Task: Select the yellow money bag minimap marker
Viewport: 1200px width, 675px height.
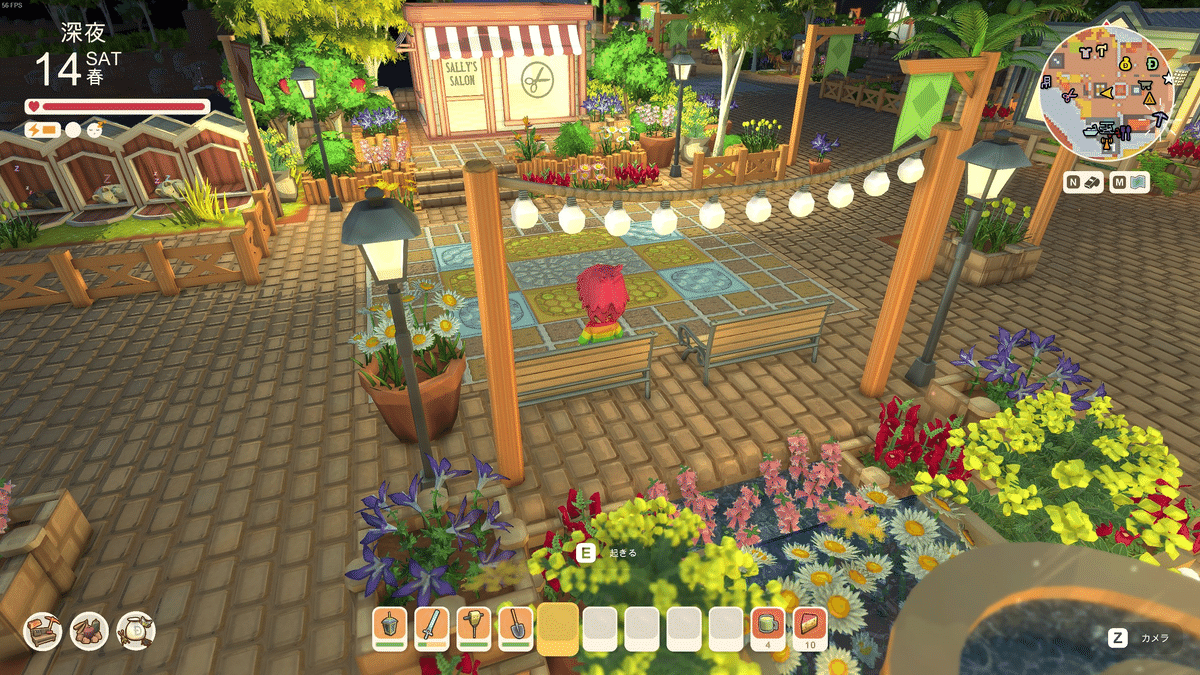Action: [1125, 64]
